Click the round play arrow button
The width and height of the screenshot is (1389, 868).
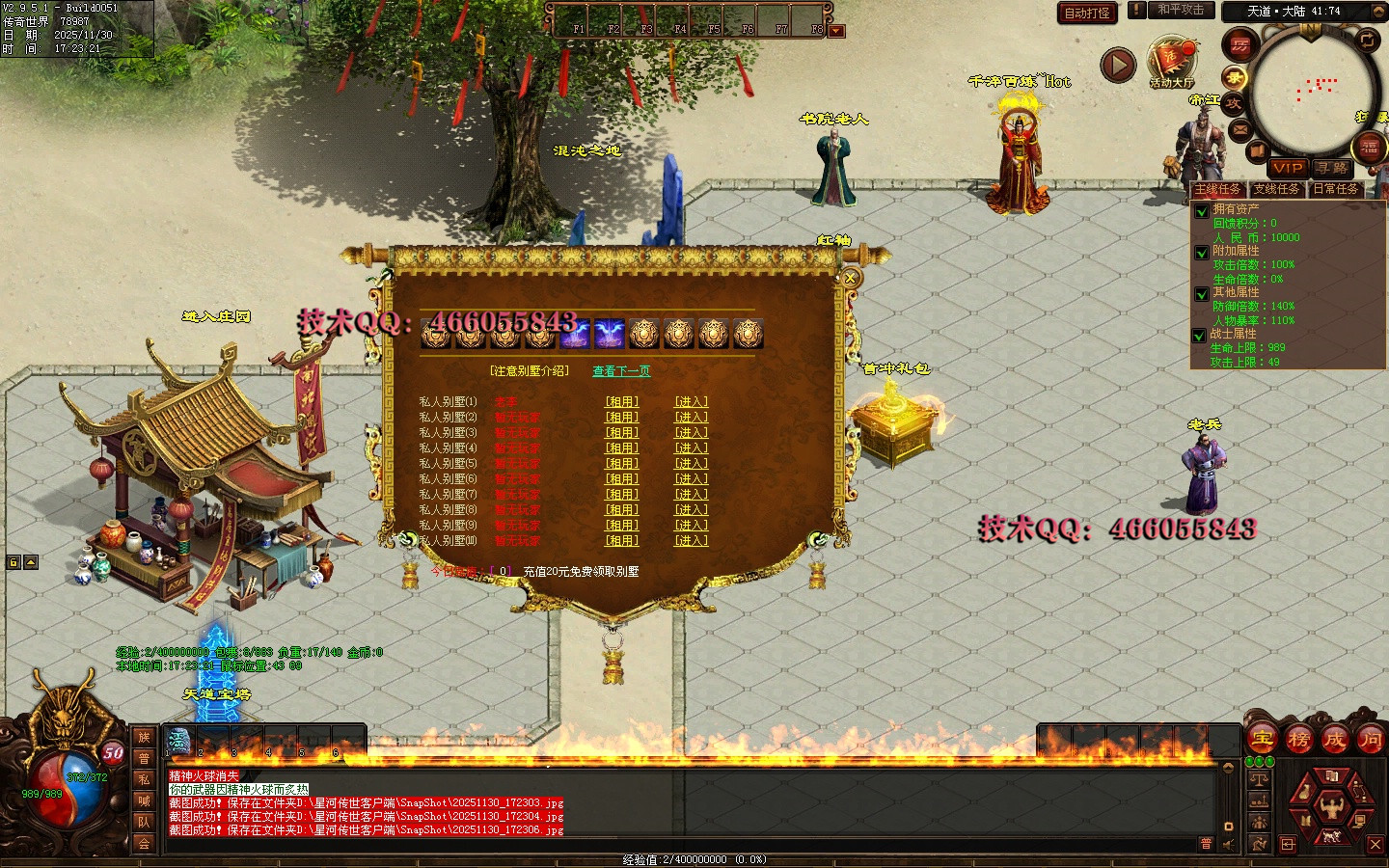tap(1118, 65)
